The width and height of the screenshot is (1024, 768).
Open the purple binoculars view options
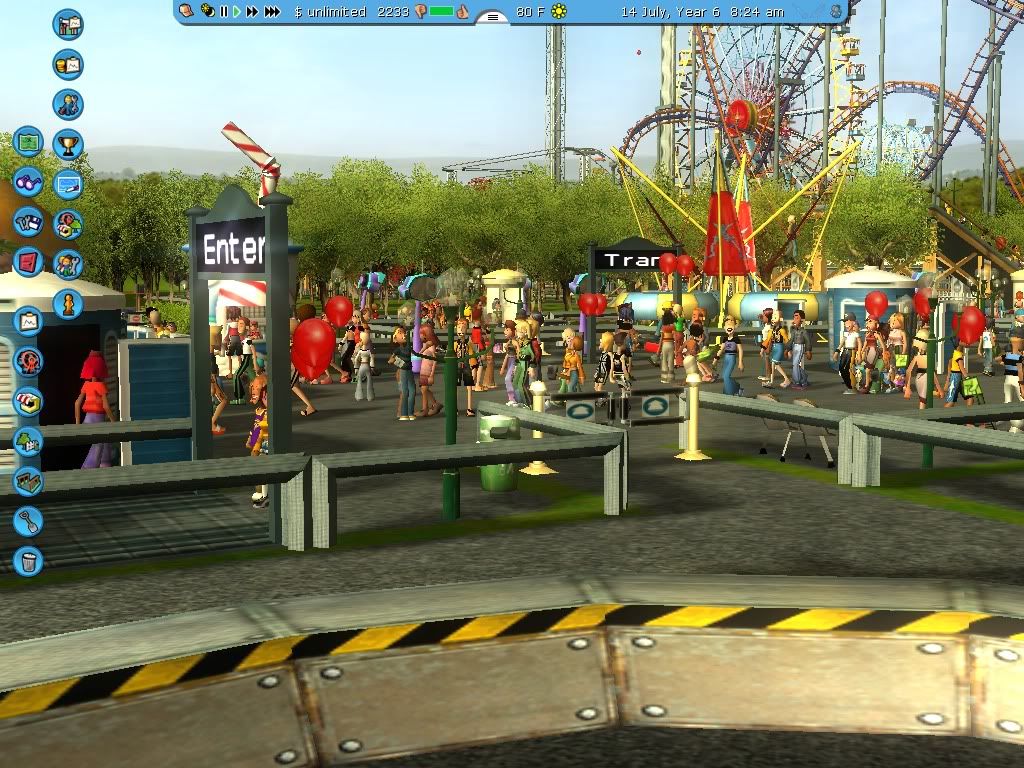click(x=28, y=183)
